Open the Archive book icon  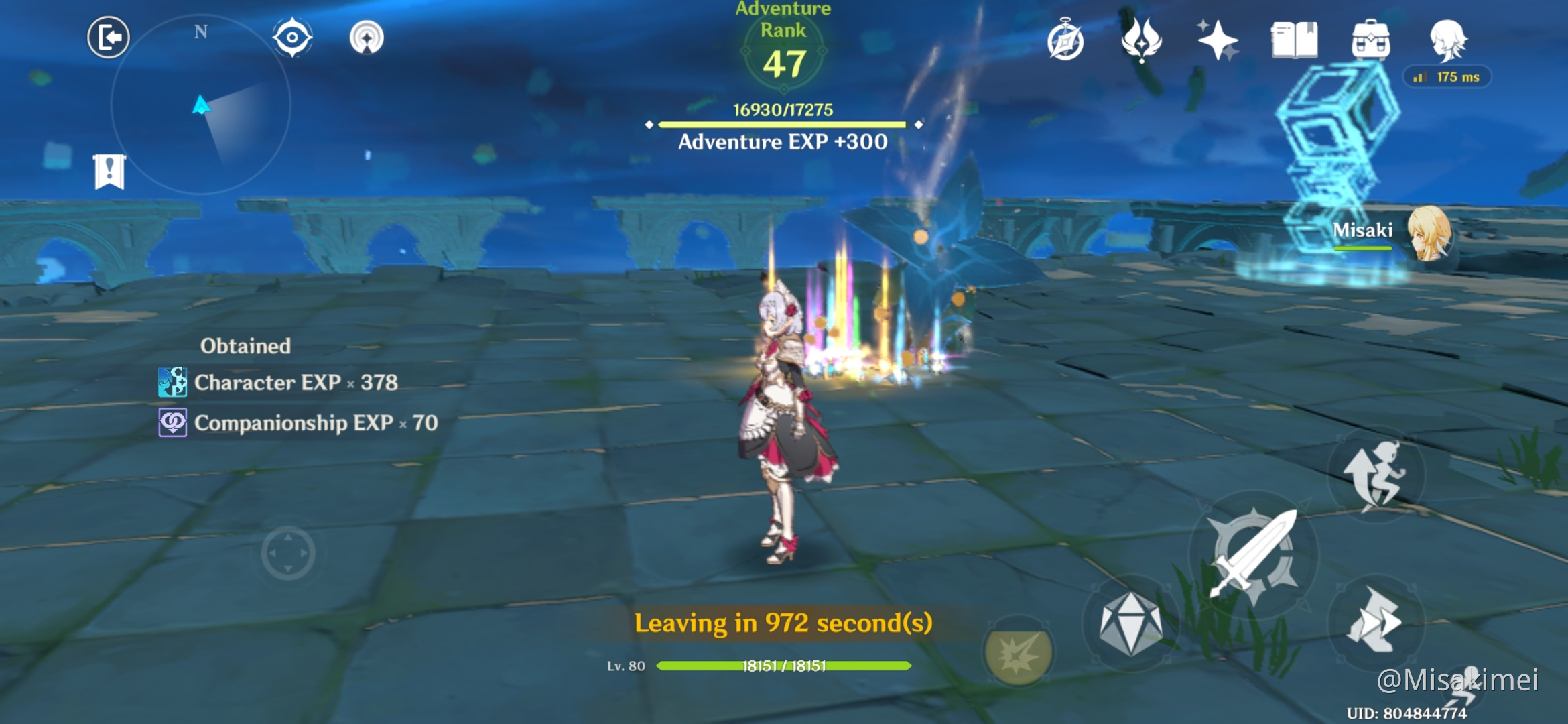click(x=1295, y=40)
